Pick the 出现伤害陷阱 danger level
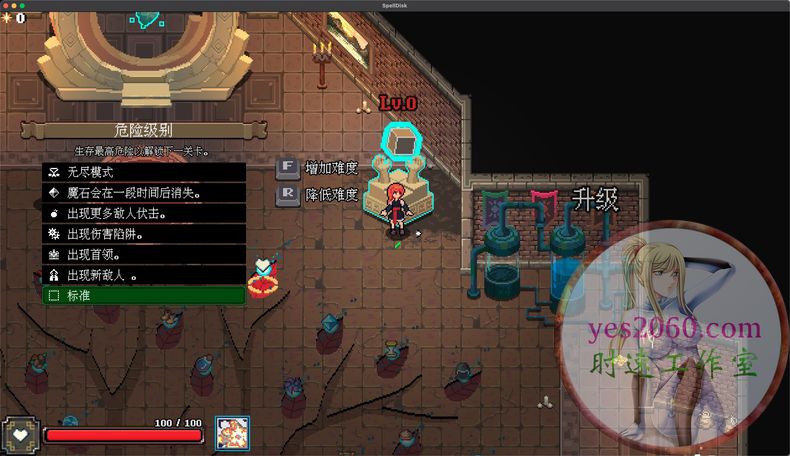The image size is (790, 456). coord(143,234)
